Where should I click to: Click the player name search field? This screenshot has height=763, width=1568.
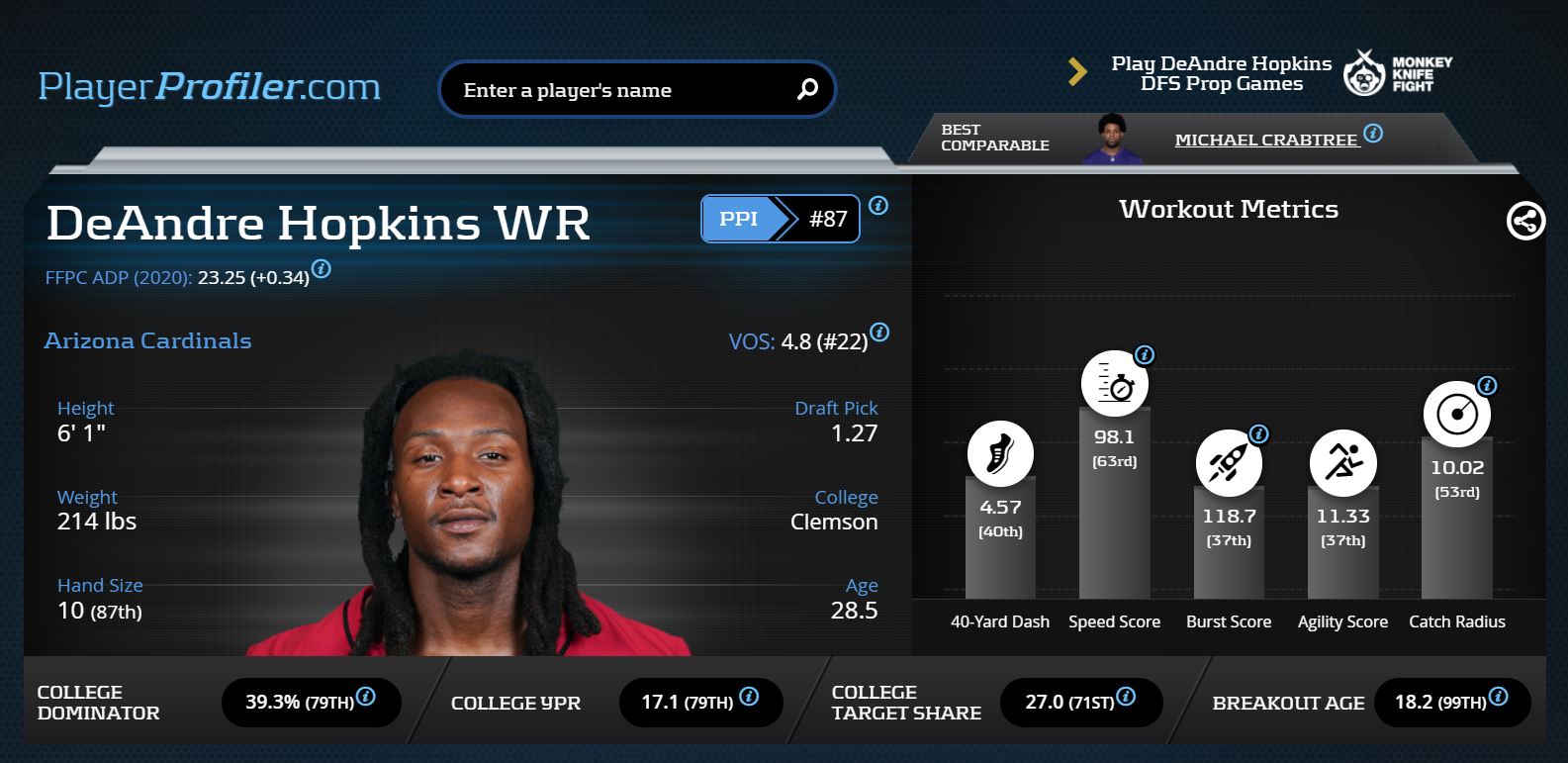[613, 90]
